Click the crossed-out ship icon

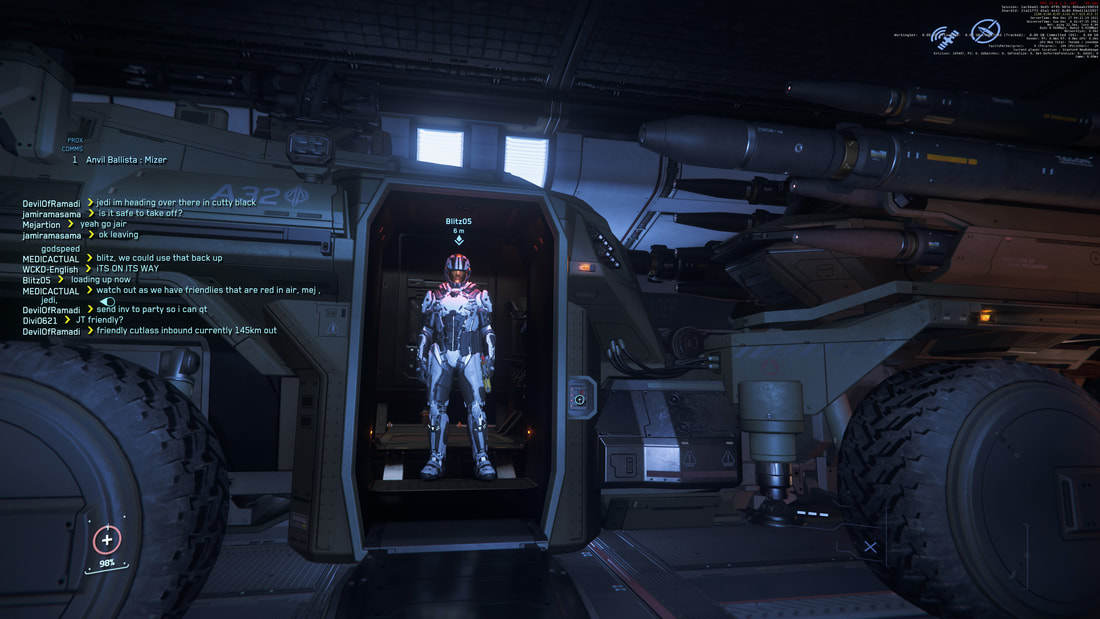[x=986, y=31]
